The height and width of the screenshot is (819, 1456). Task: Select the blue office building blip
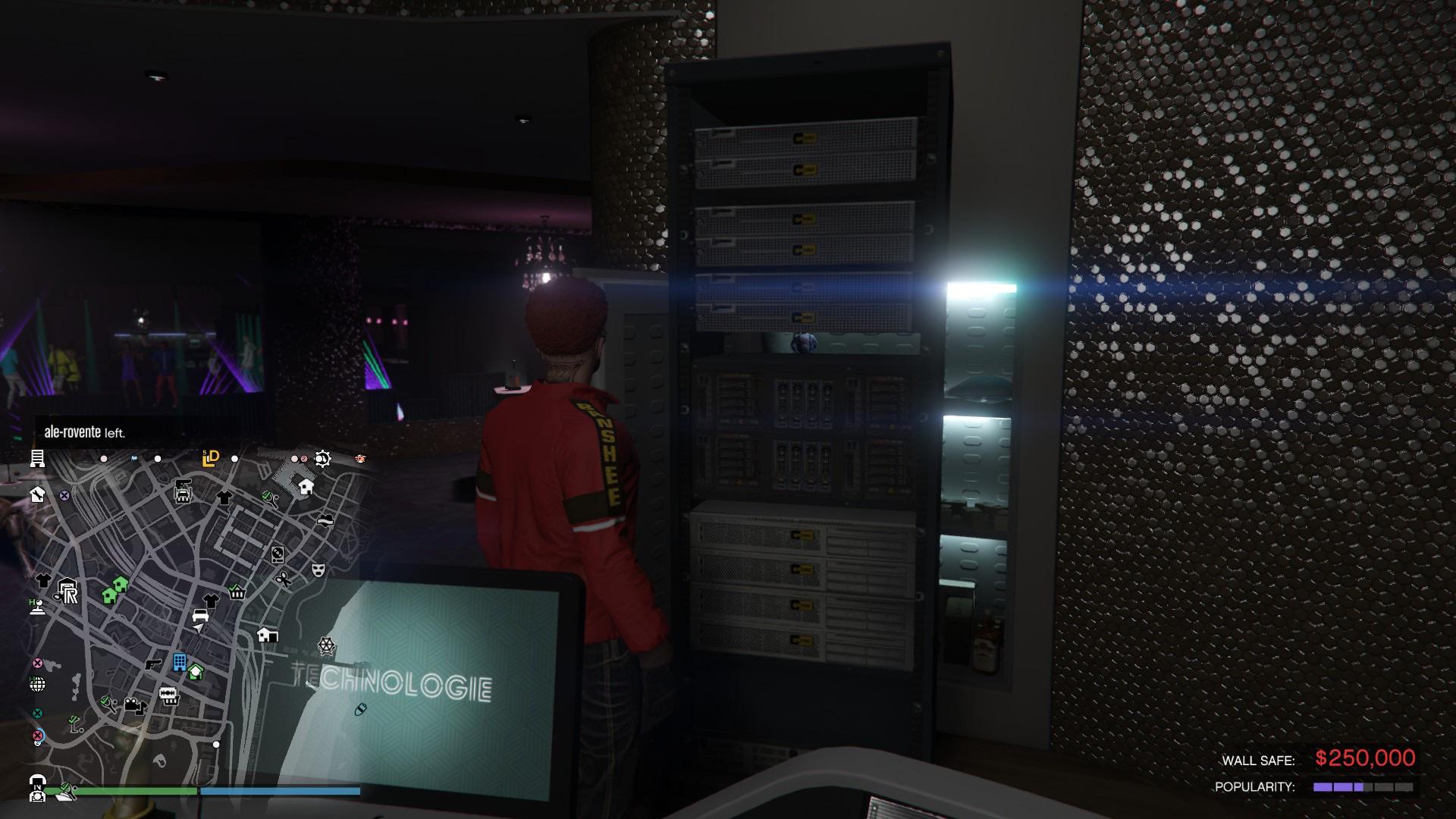(180, 664)
